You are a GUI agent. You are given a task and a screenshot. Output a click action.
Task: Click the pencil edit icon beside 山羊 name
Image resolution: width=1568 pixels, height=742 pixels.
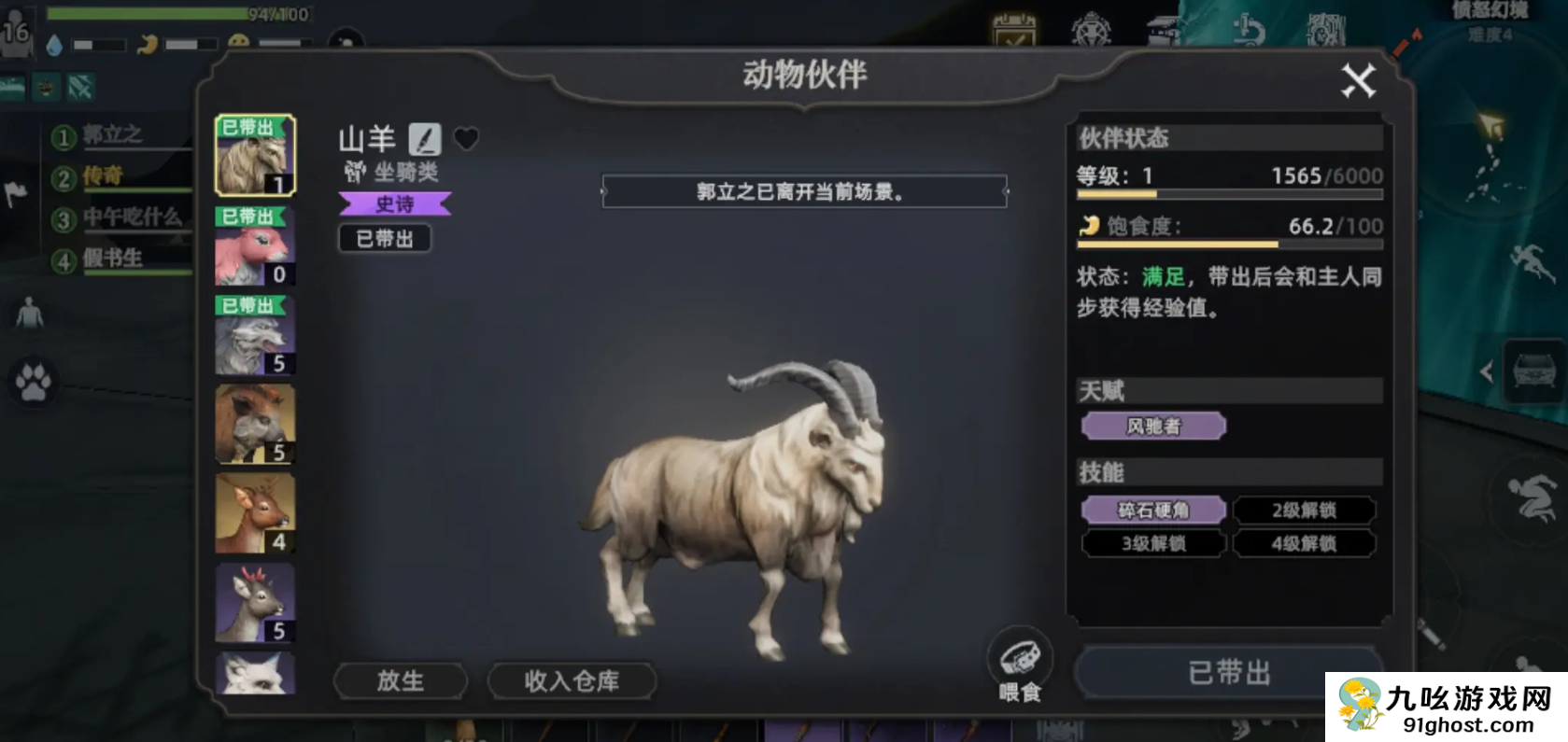(427, 140)
